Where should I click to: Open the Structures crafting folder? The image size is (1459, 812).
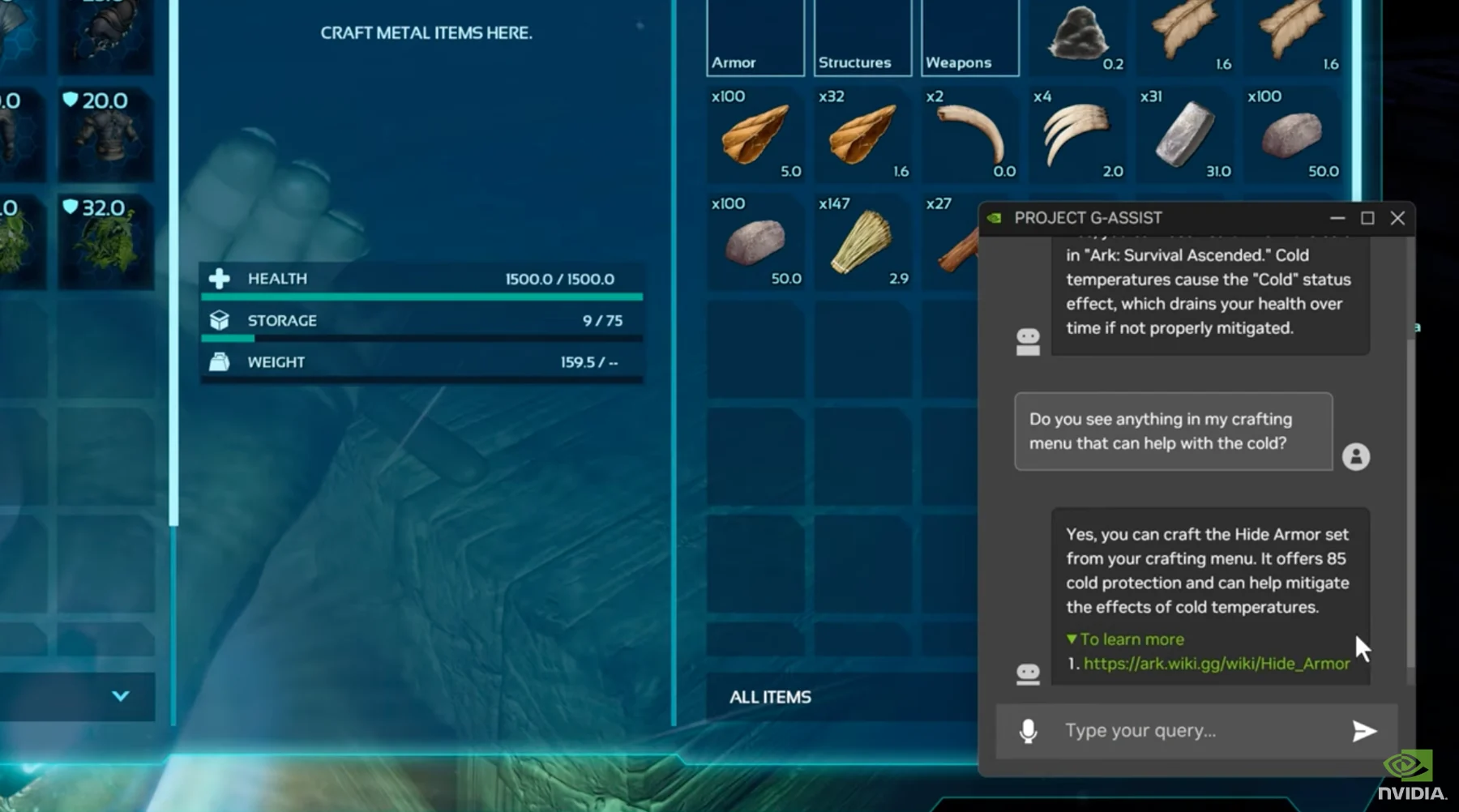tap(862, 38)
